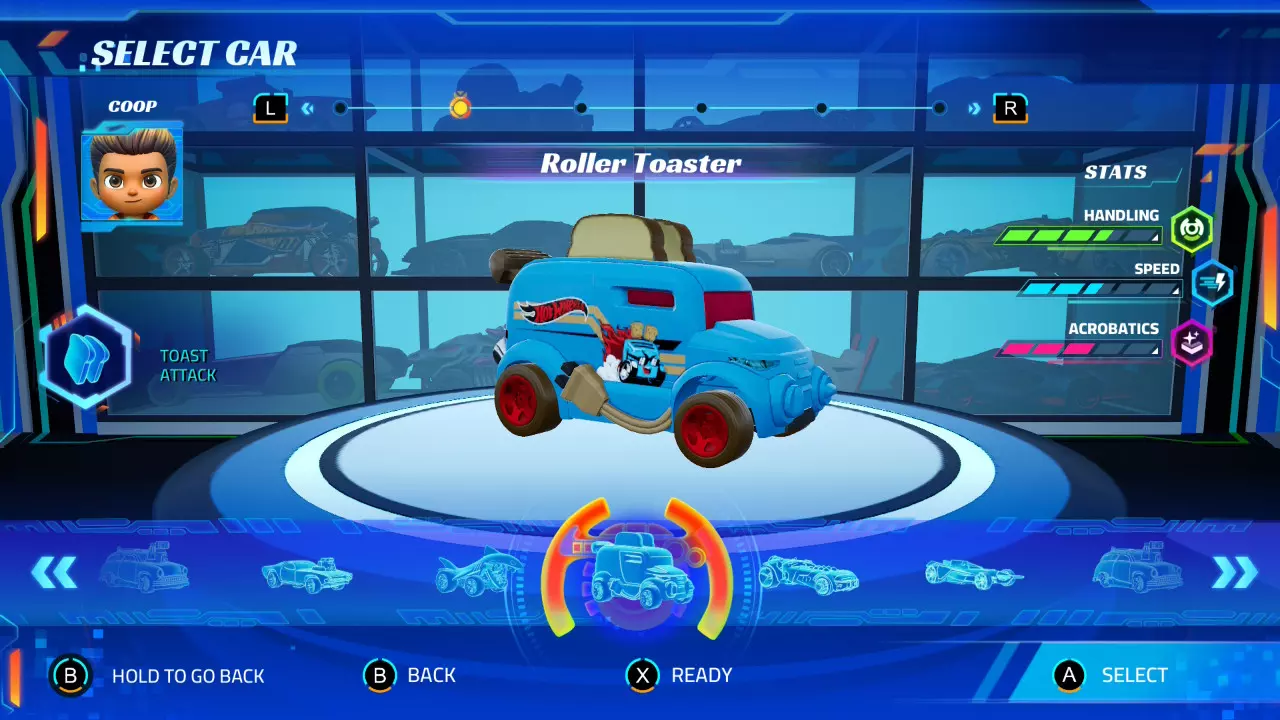Click the Coop driver portrait

click(132, 174)
